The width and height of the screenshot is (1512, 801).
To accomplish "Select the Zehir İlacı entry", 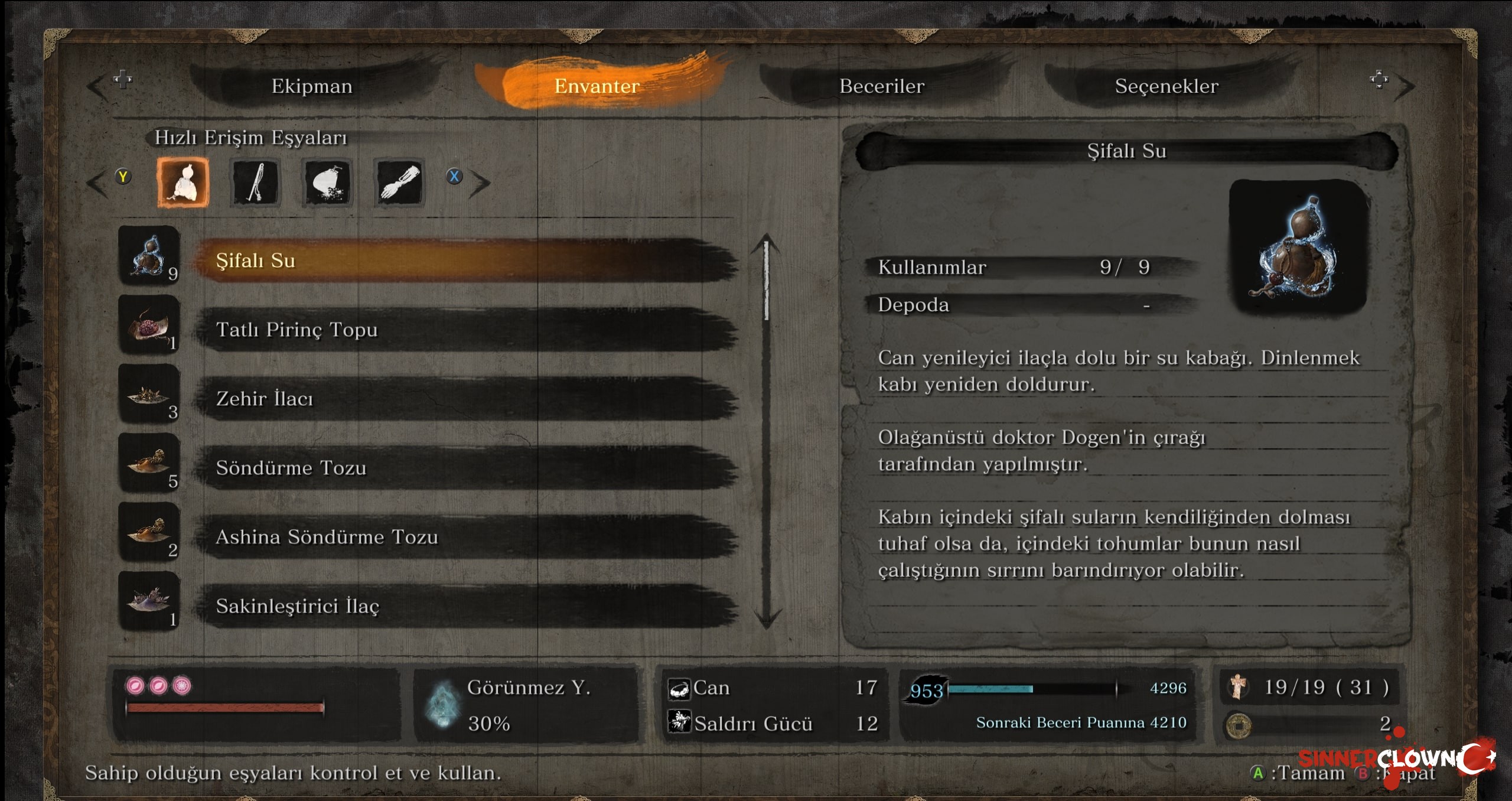I will click(467, 399).
